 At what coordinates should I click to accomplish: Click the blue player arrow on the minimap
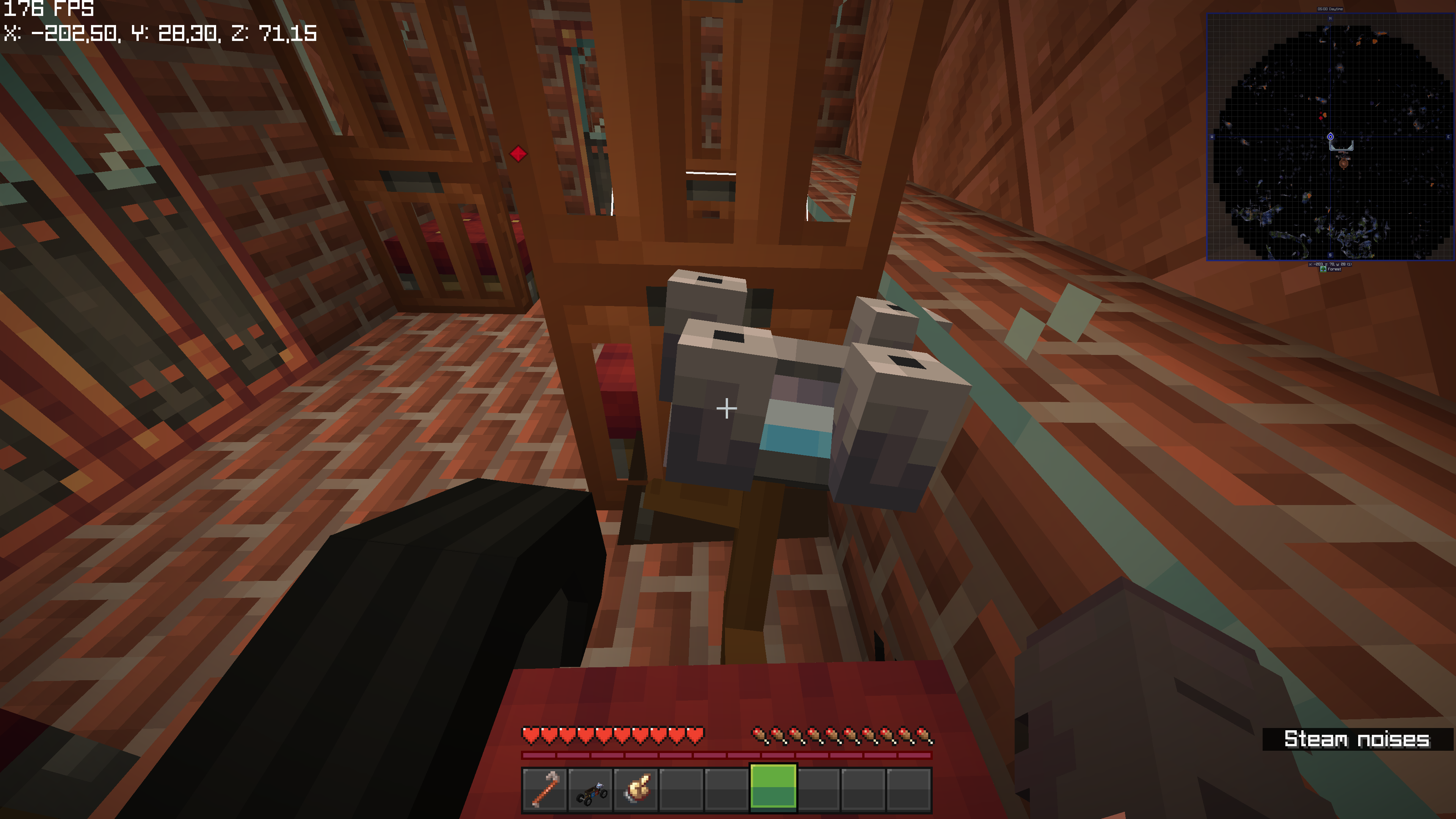pos(1330,136)
